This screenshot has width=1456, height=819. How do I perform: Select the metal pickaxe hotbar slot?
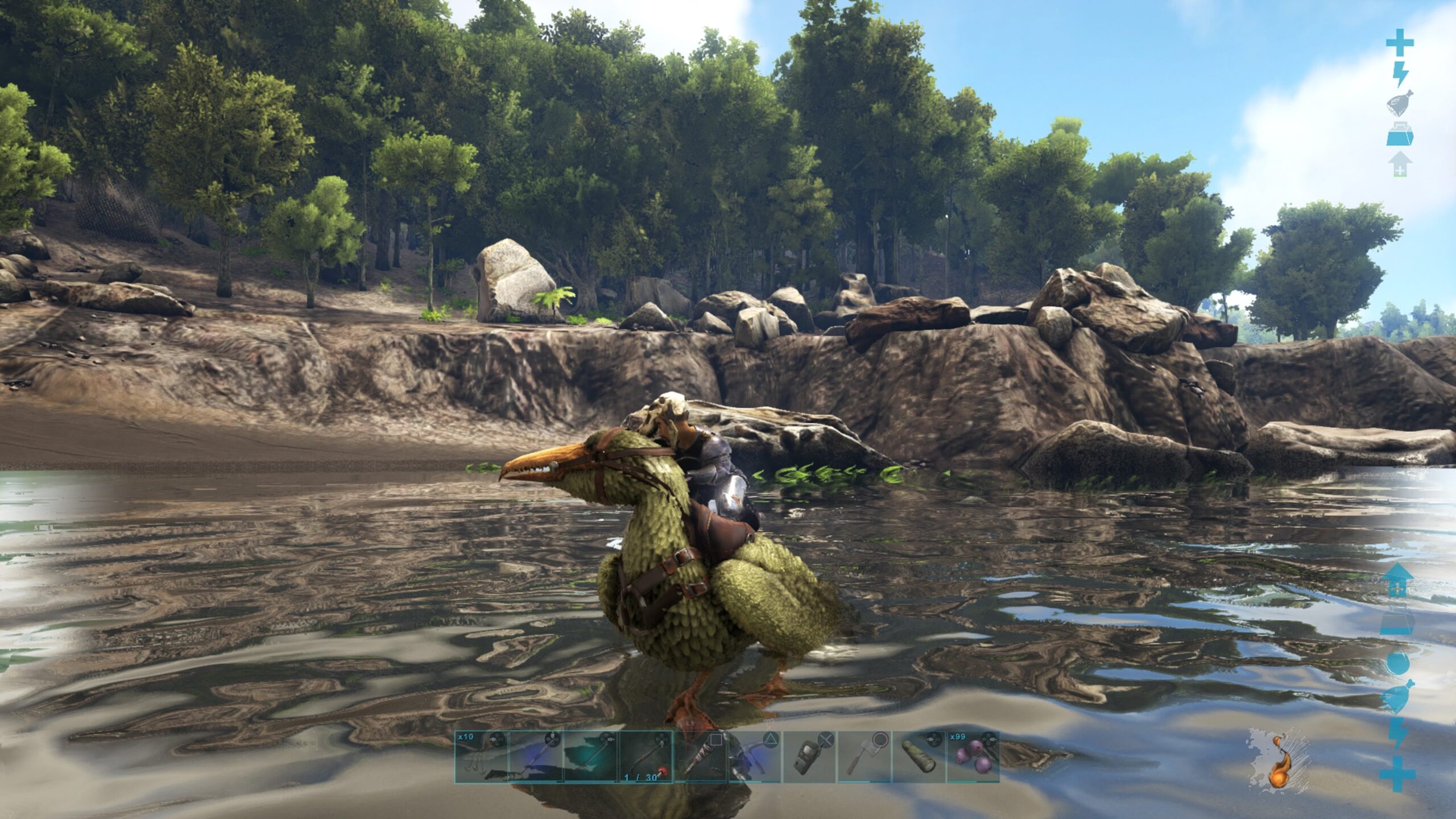pyautogui.click(x=754, y=756)
